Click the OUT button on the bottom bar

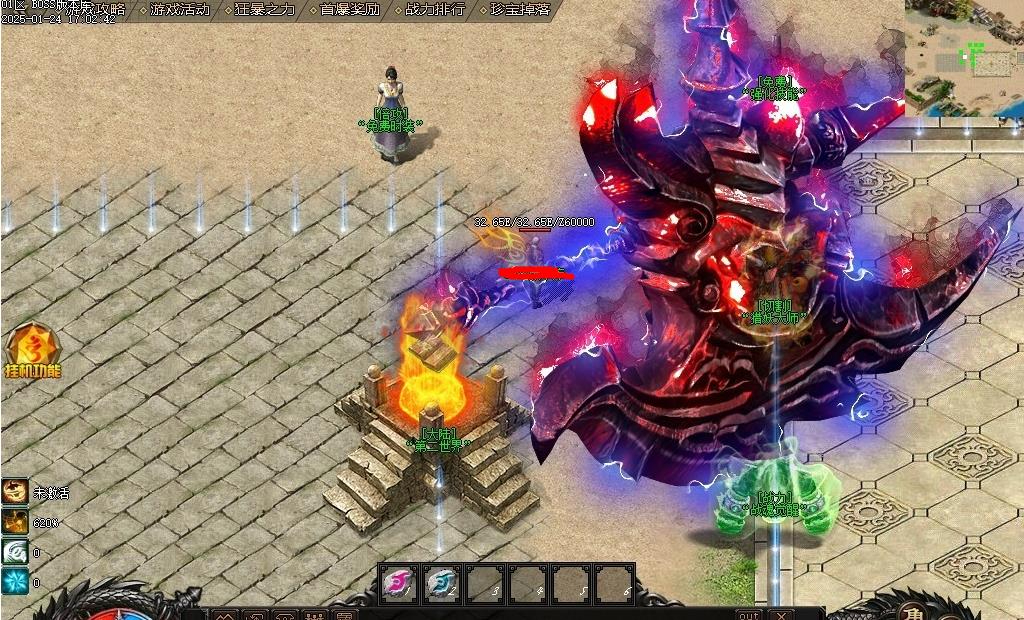pos(748,614)
